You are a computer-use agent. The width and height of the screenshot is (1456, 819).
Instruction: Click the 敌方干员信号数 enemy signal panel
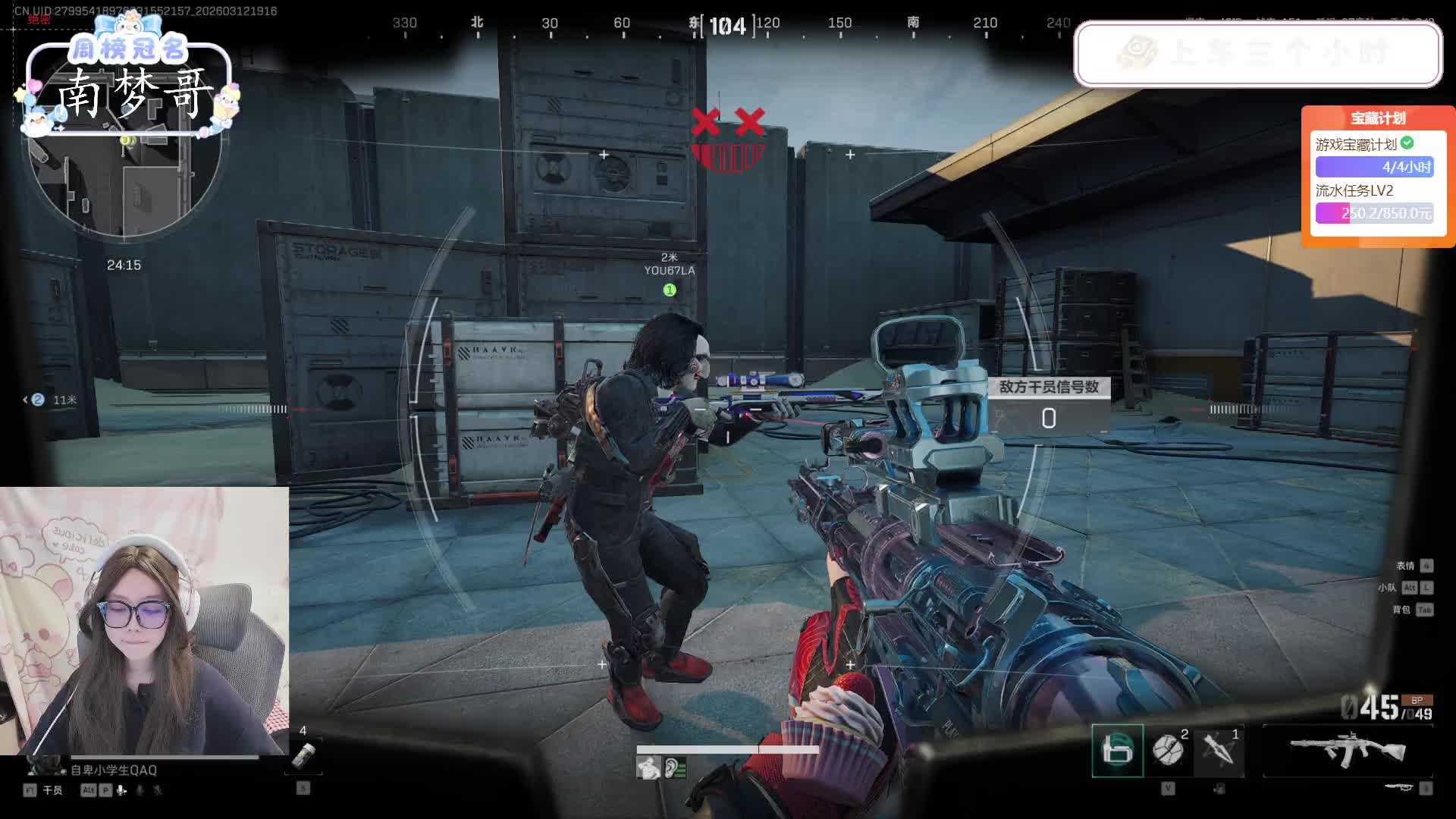pyautogui.click(x=1048, y=406)
